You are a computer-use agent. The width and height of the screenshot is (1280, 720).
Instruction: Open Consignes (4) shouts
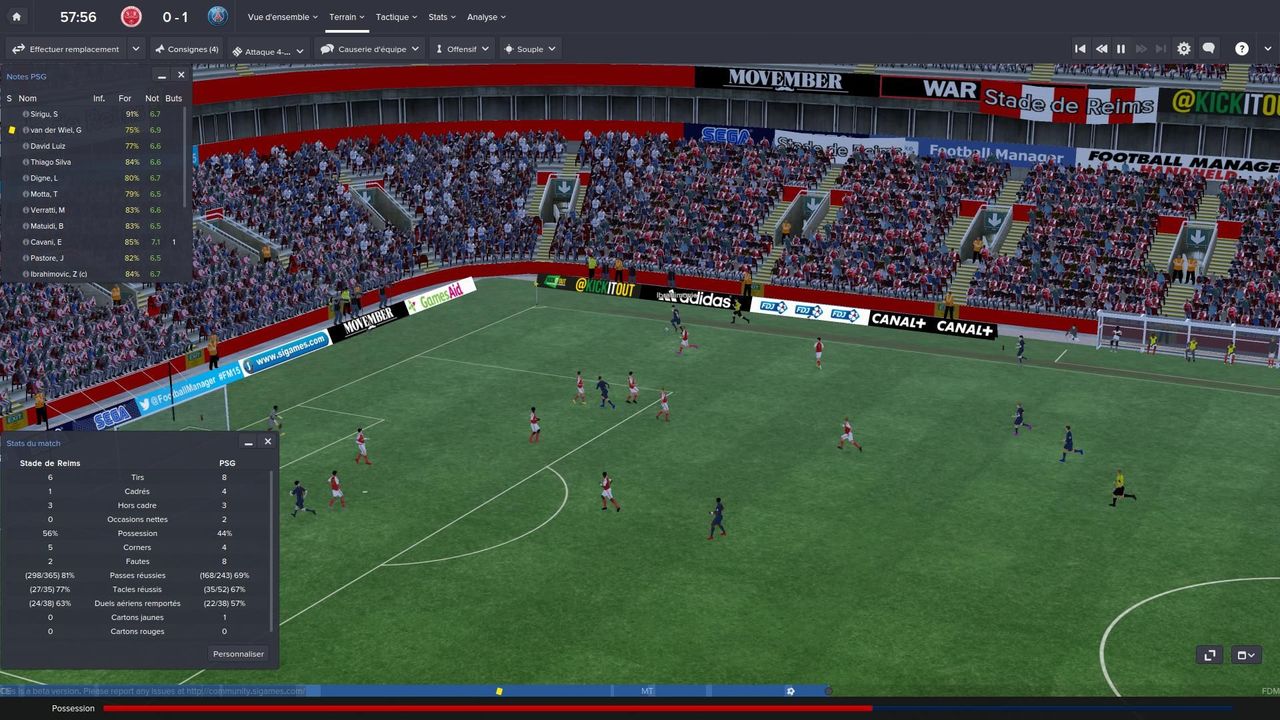187,49
